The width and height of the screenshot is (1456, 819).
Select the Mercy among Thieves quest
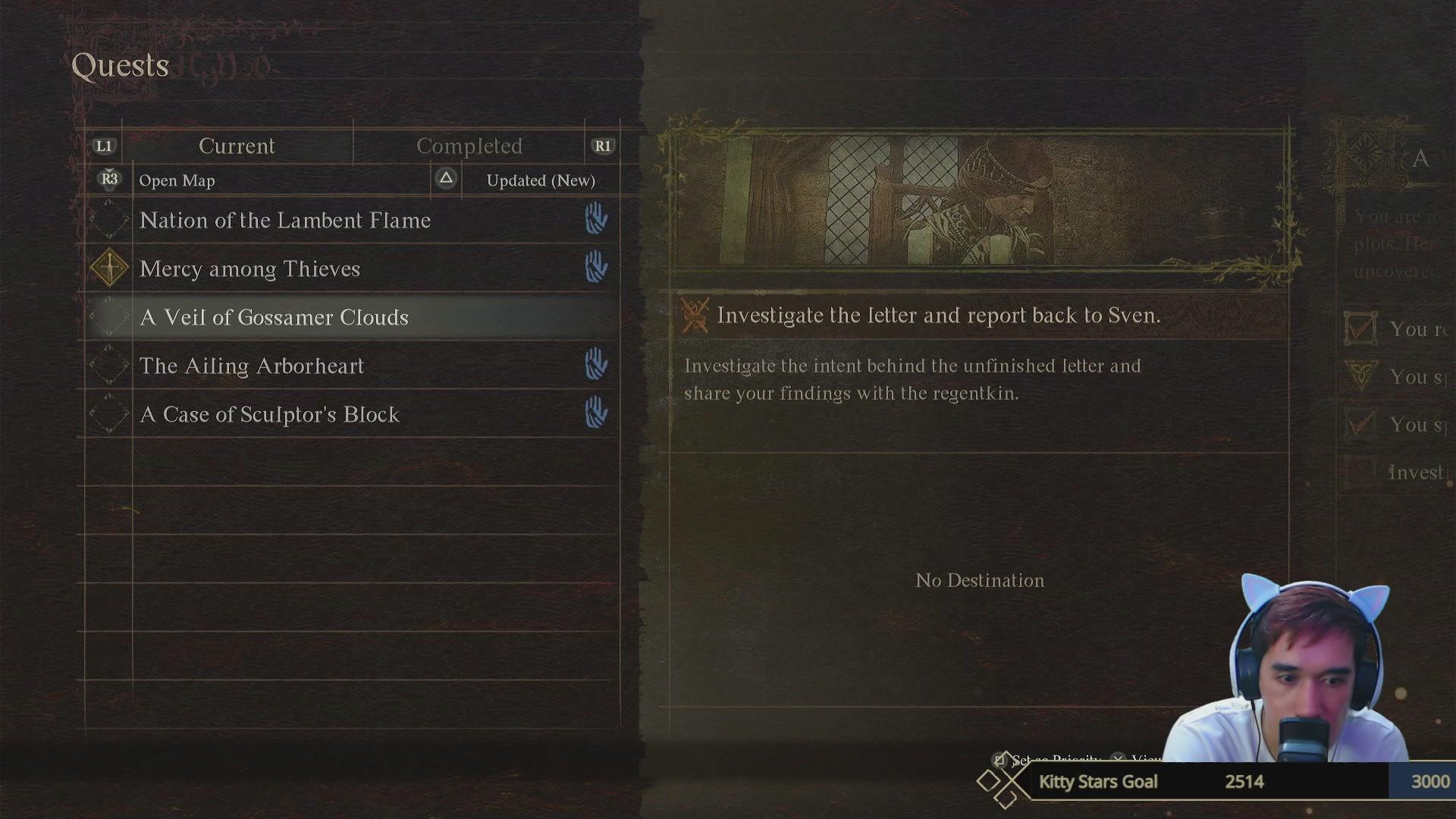click(249, 269)
